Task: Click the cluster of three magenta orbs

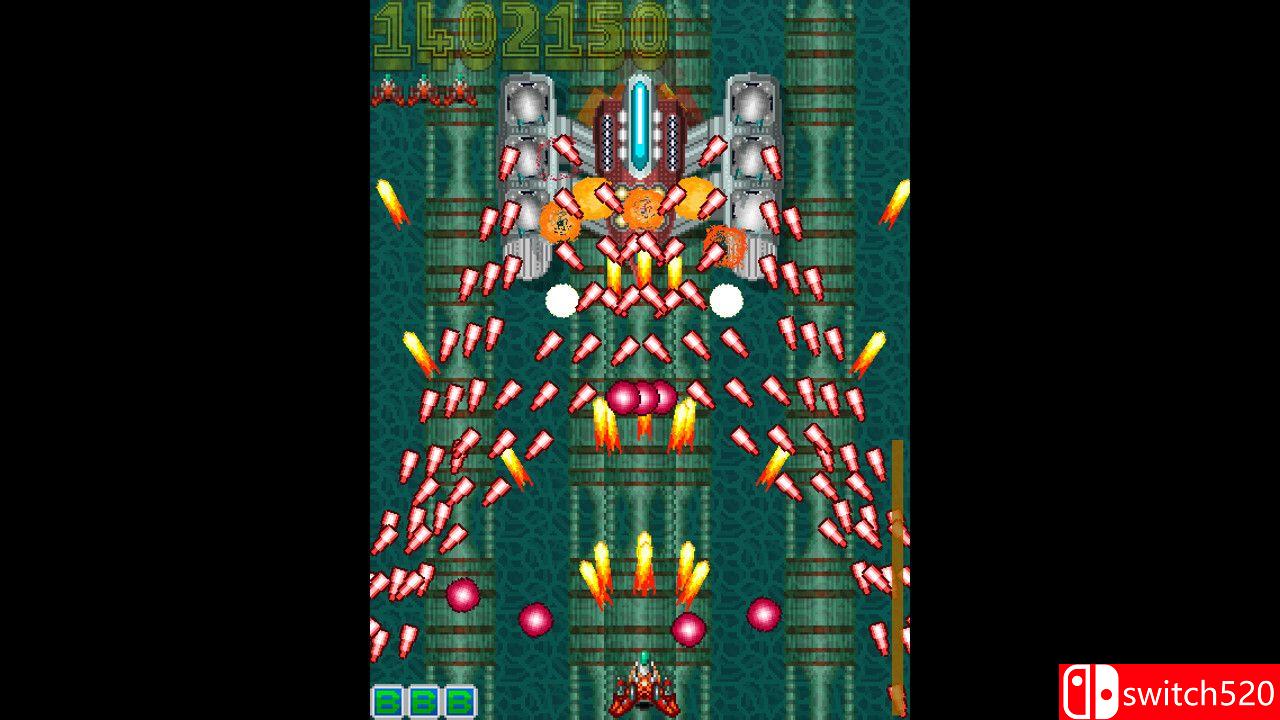Action: click(x=640, y=397)
